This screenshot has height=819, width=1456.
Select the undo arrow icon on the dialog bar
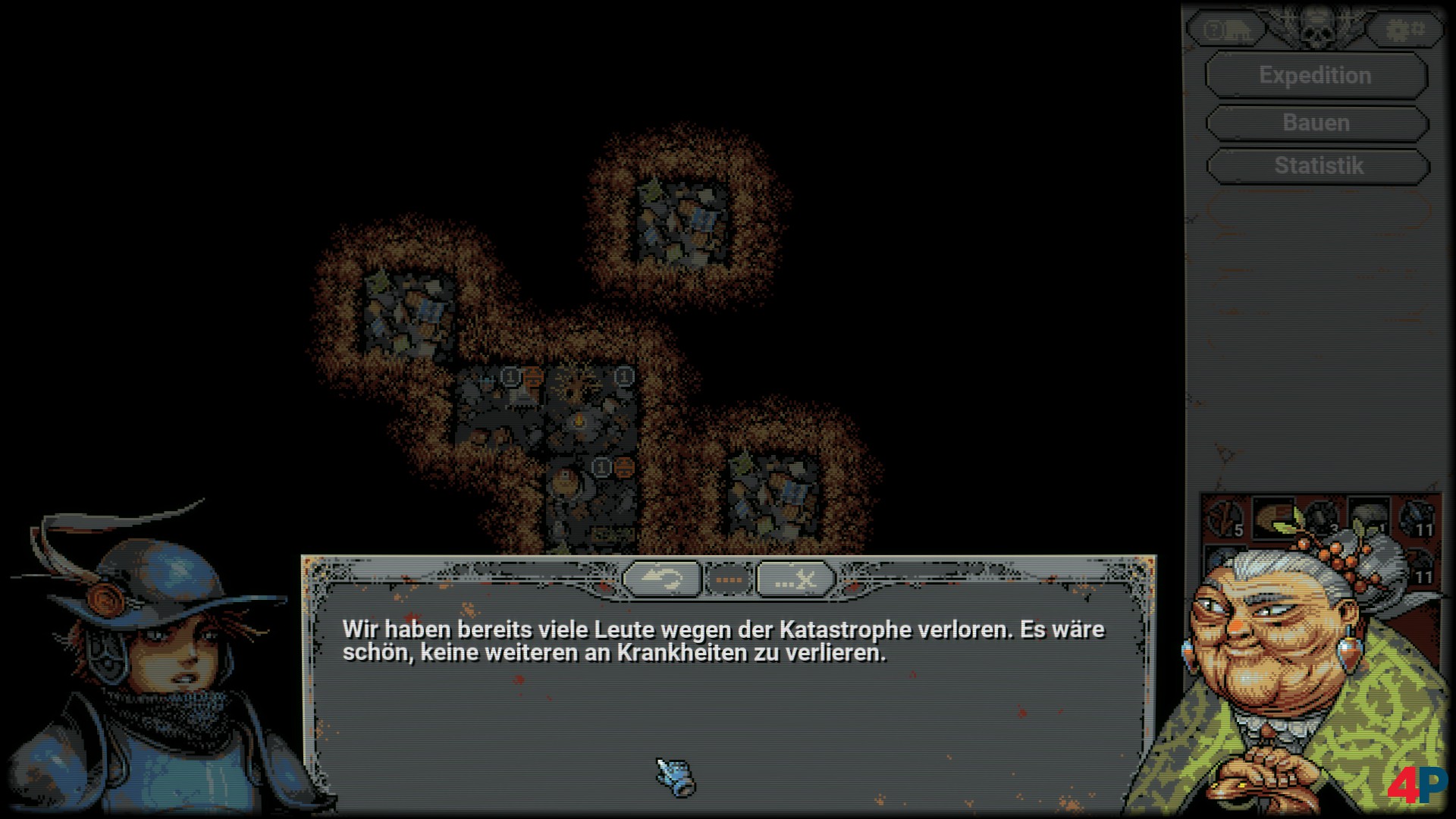tap(661, 577)
